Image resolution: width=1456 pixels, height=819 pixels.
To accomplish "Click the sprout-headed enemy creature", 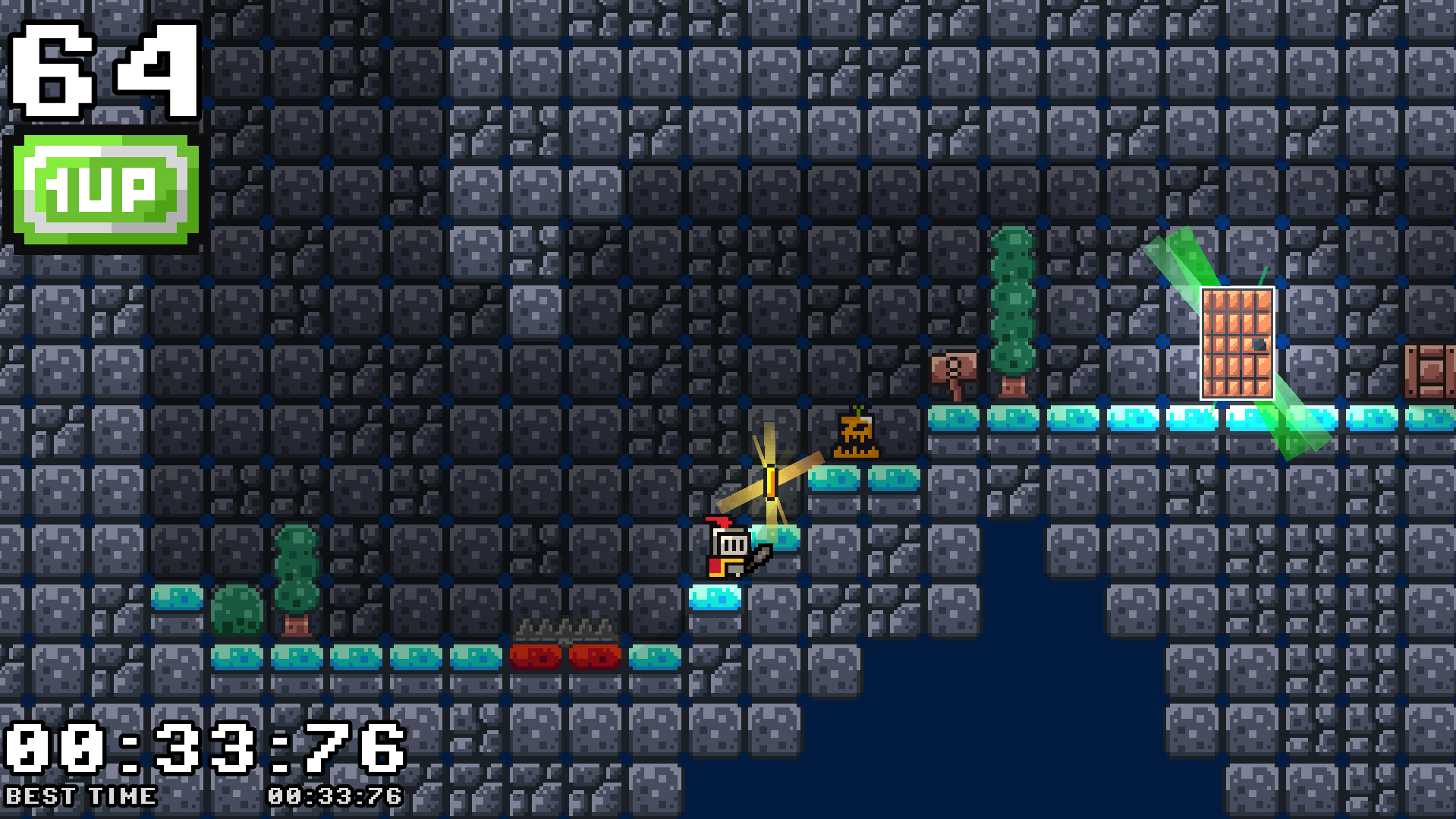I will (x=856, y=433).
